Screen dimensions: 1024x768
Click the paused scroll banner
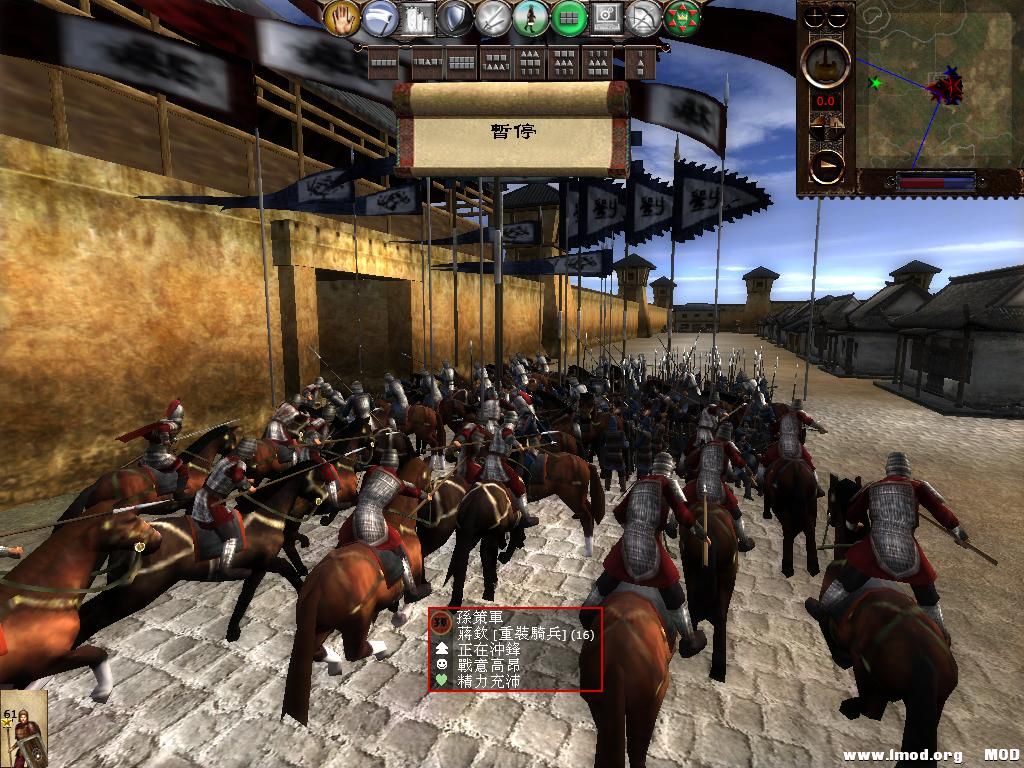[512, 131]
